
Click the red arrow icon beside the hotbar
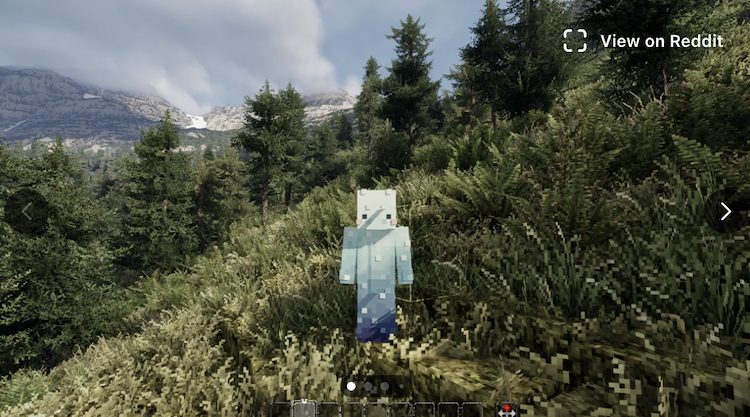(x=507, y=409)
